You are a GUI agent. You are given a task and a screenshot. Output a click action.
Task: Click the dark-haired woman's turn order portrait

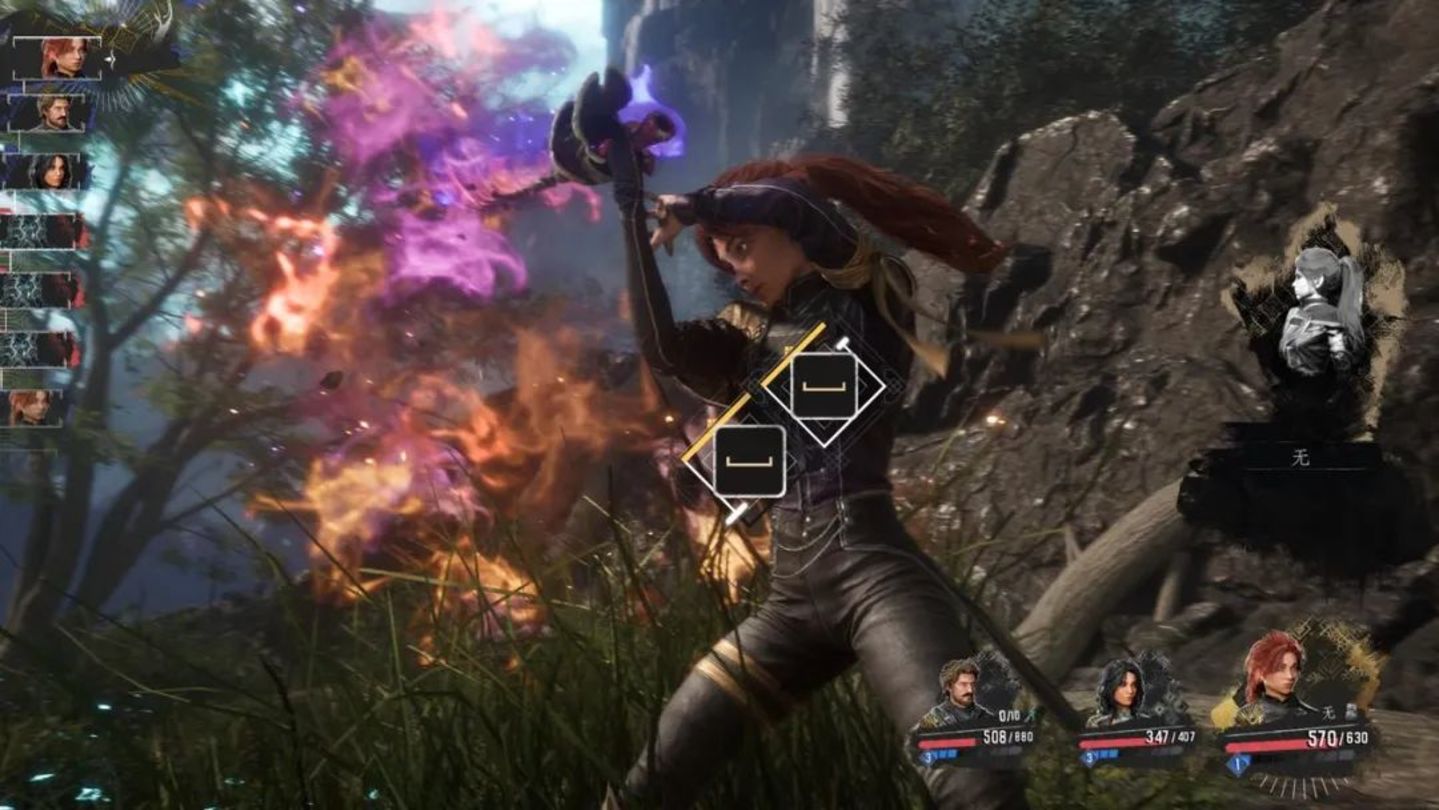click(50, 171)
